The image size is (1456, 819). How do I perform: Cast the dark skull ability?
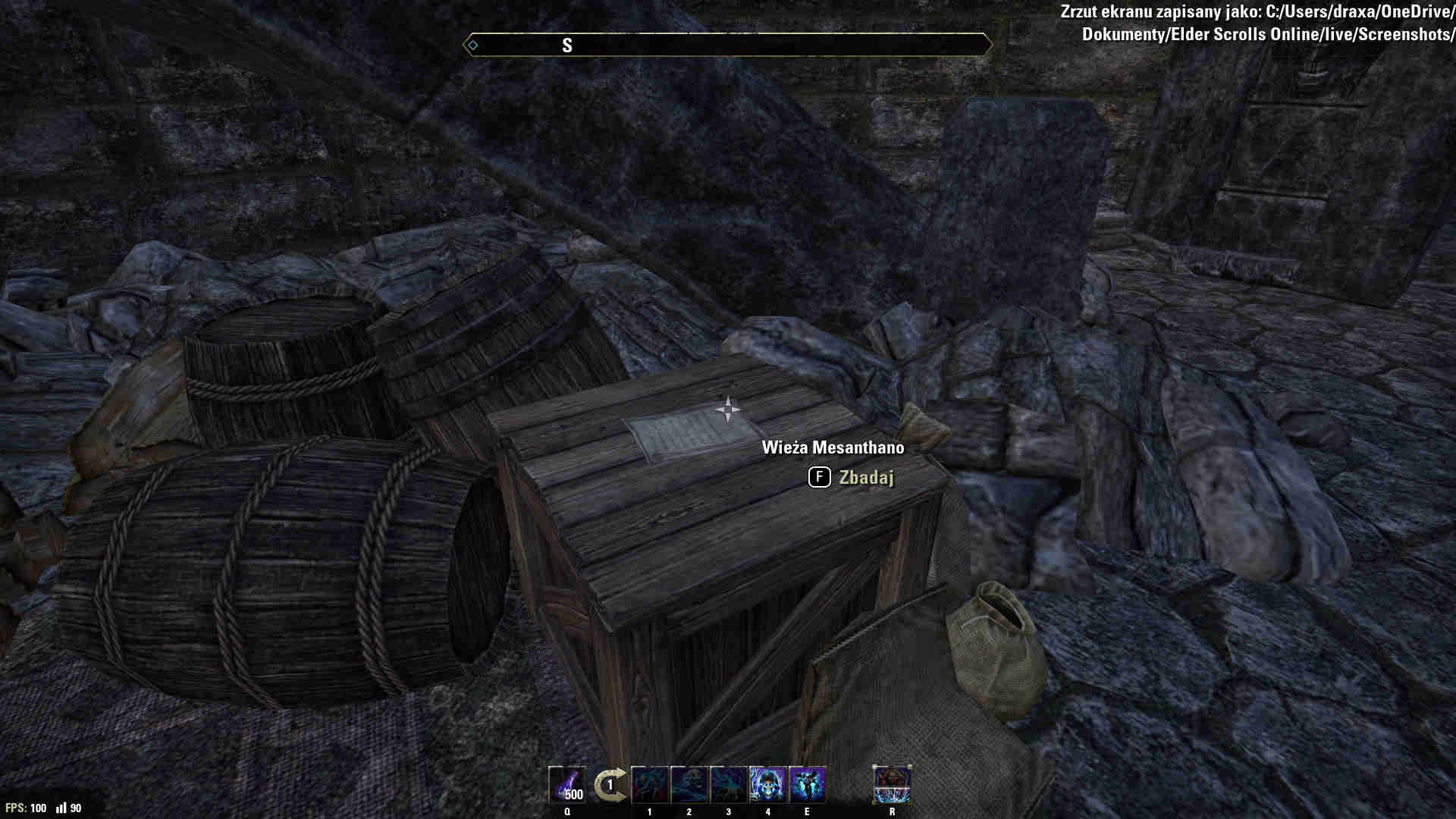pos(689,785)
